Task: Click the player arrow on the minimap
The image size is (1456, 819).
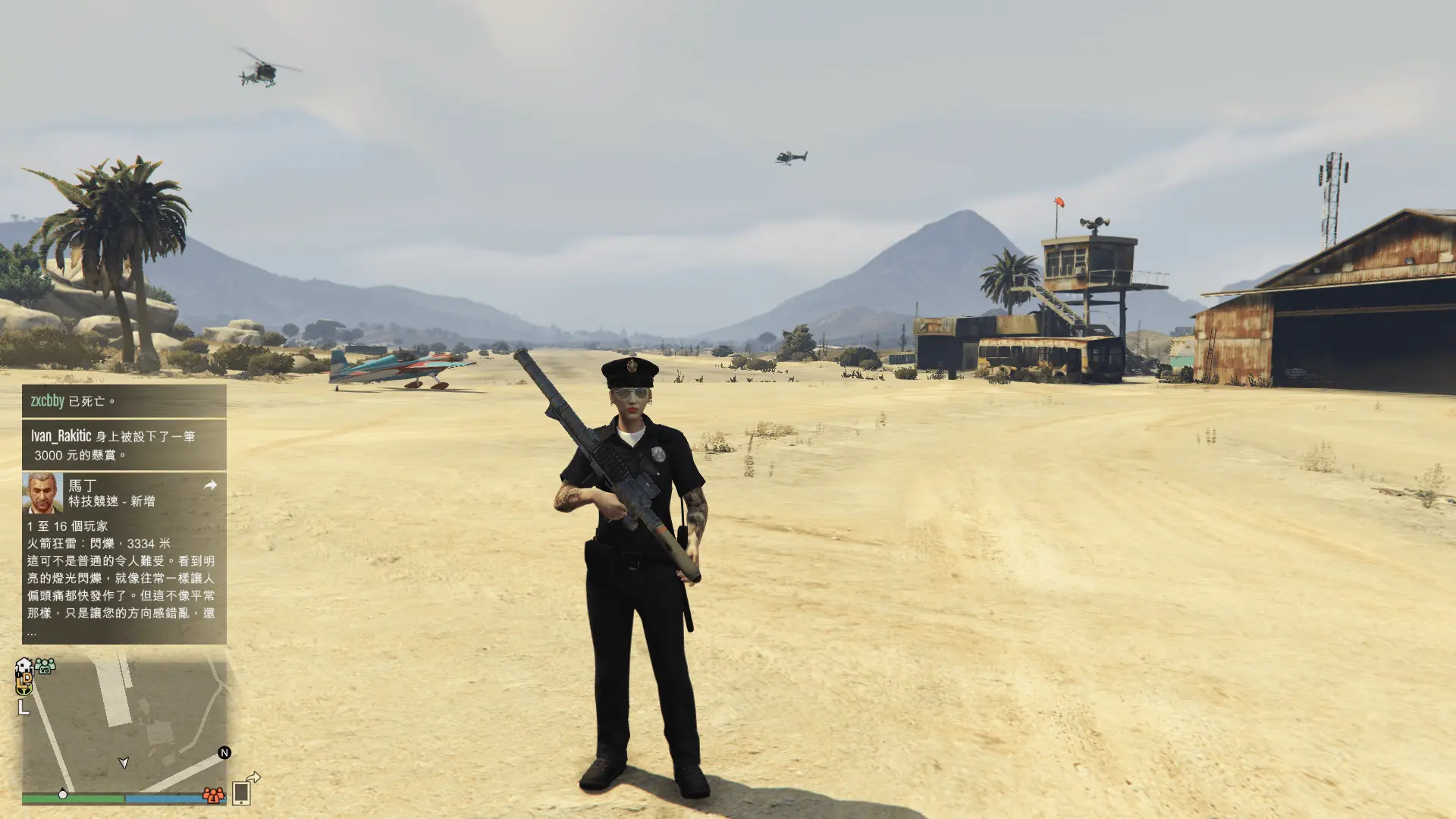Action: 124,762
